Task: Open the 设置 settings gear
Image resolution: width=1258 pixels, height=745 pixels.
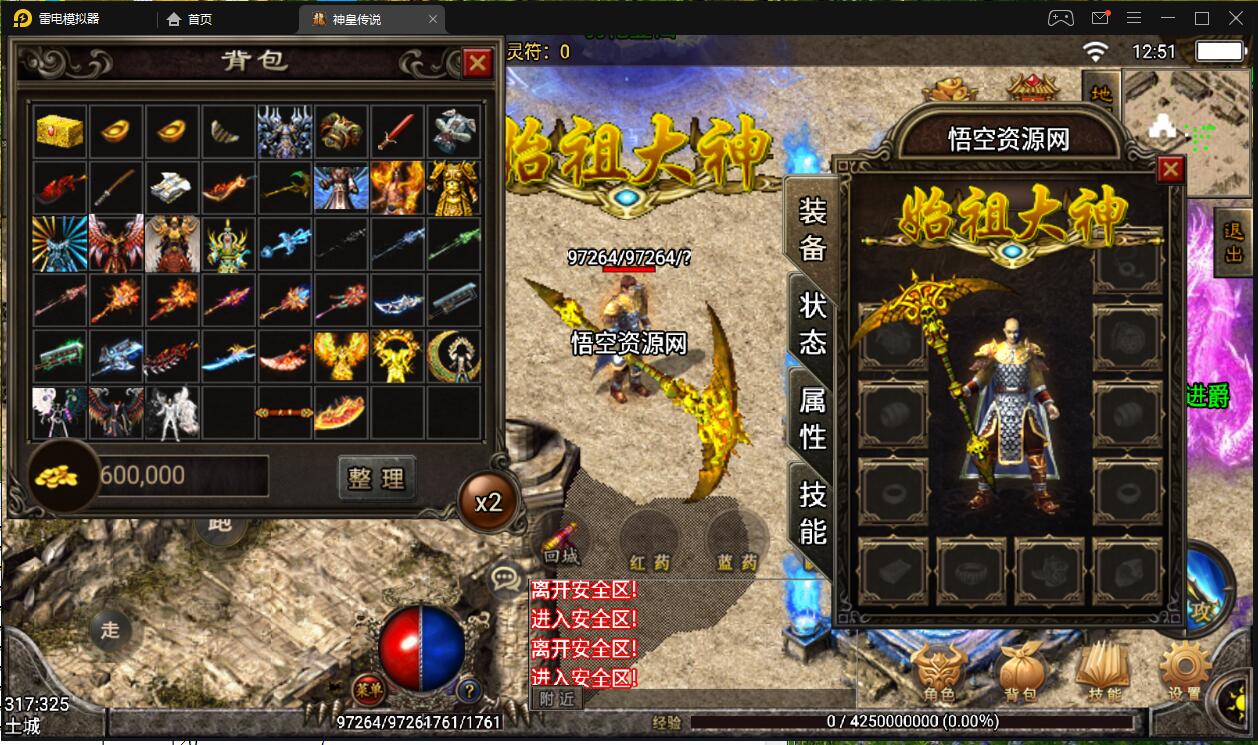Action: [1185, 670]
